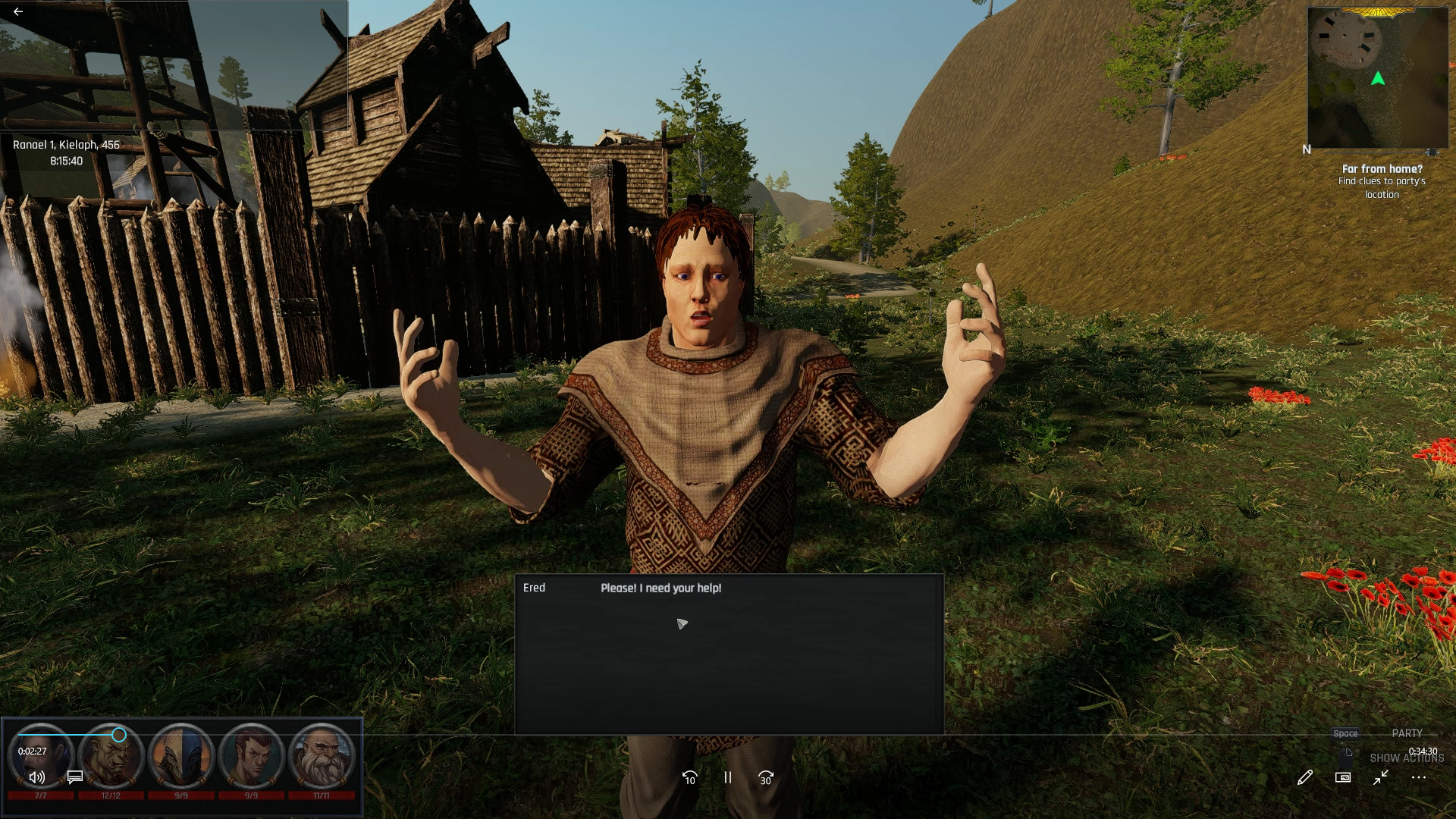Click the scrubber handle on the seek bar
Viewport: 1456px width, 819px height.
point(119,735)
